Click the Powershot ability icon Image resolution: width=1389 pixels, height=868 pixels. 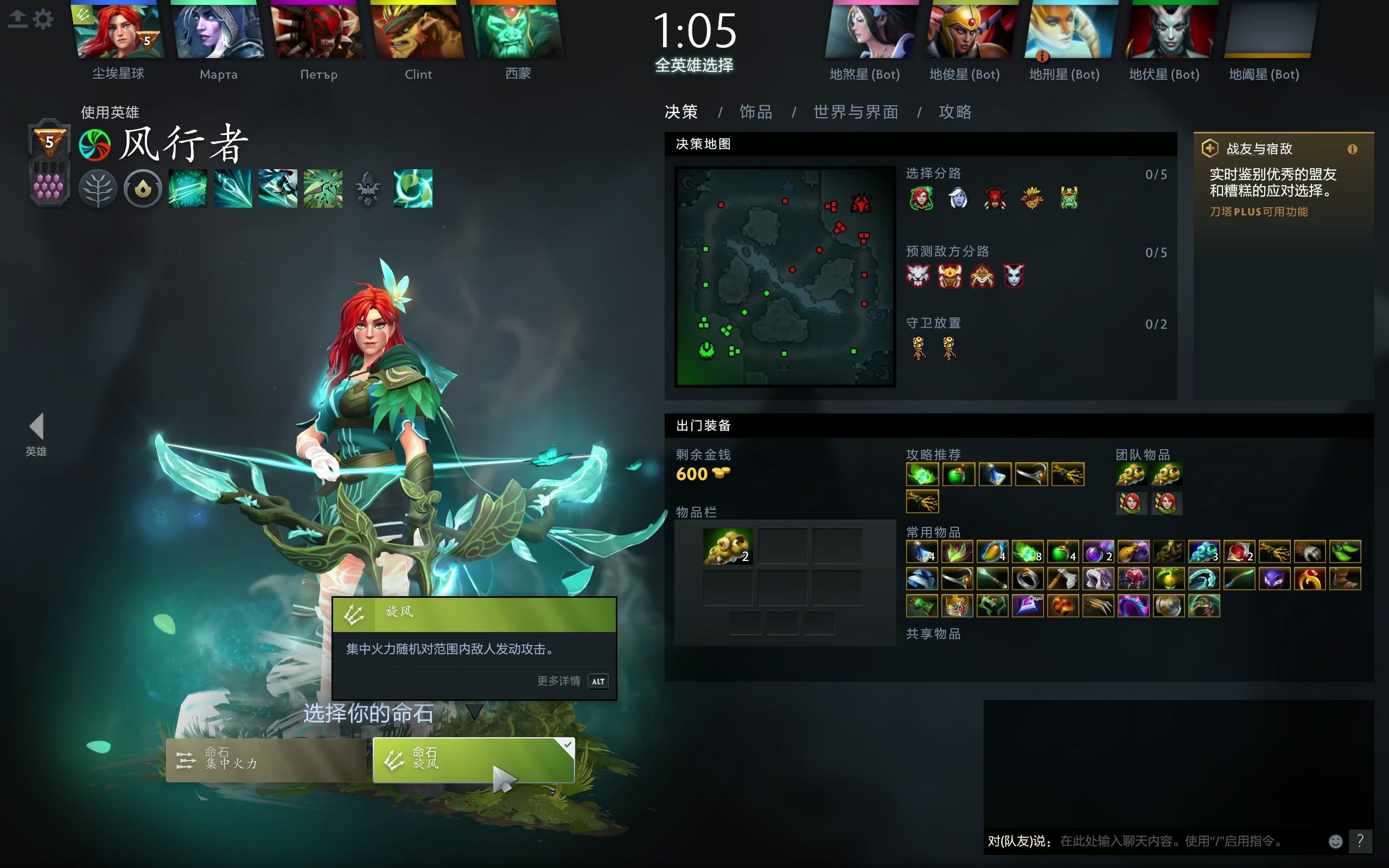point(232,188)
